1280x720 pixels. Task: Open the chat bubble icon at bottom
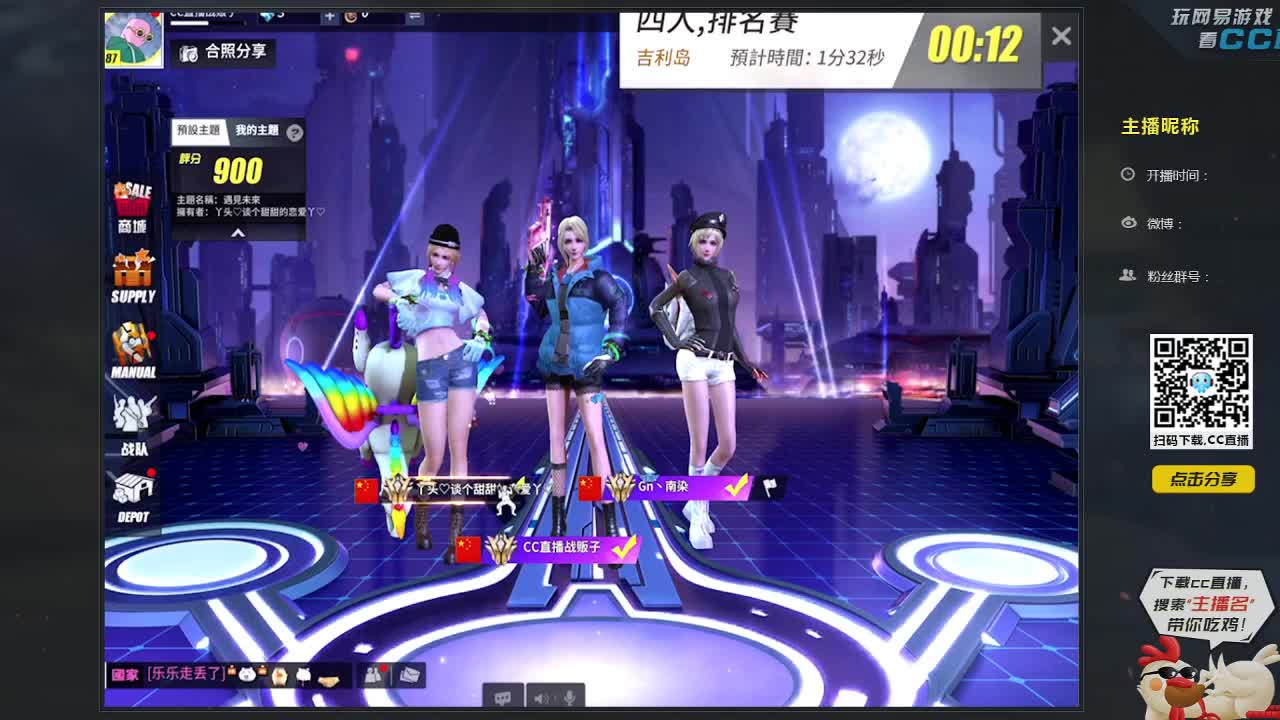pos(501,697)
